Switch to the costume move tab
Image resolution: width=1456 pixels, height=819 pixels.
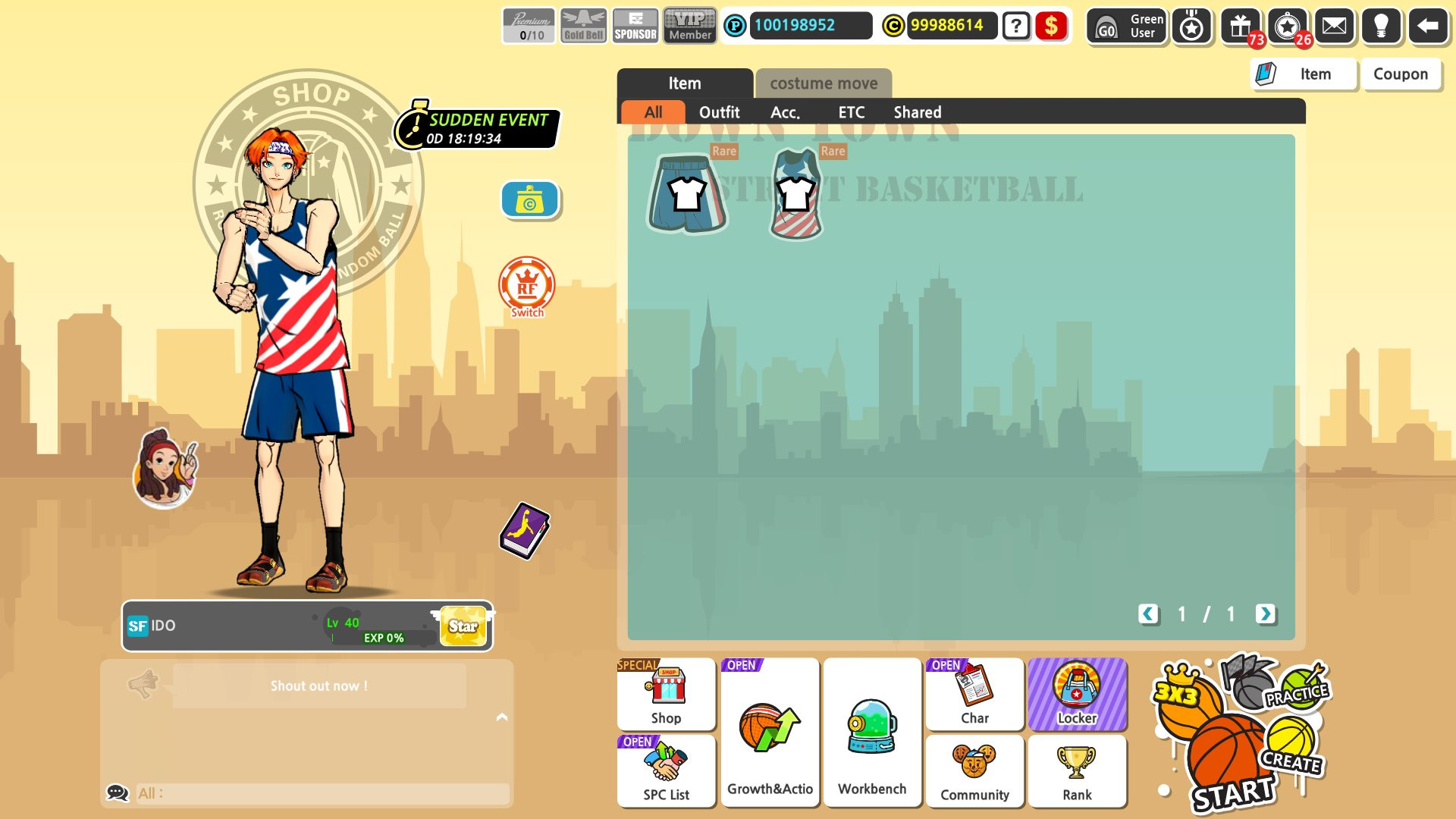click(x=823, y=83)
